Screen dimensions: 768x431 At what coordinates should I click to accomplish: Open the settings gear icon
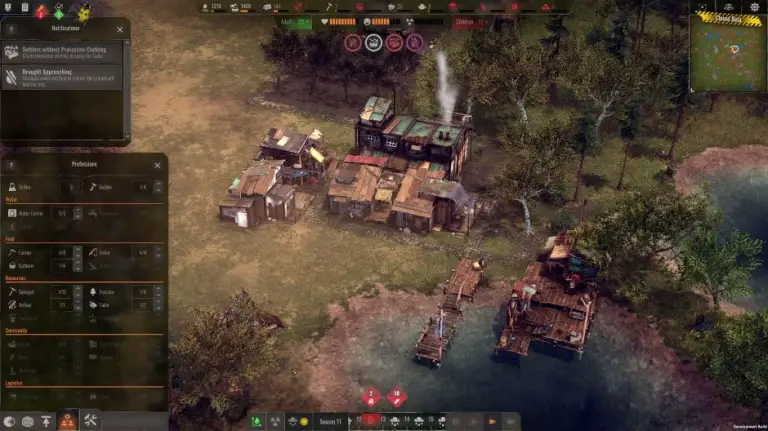click(x=755, y=6)
